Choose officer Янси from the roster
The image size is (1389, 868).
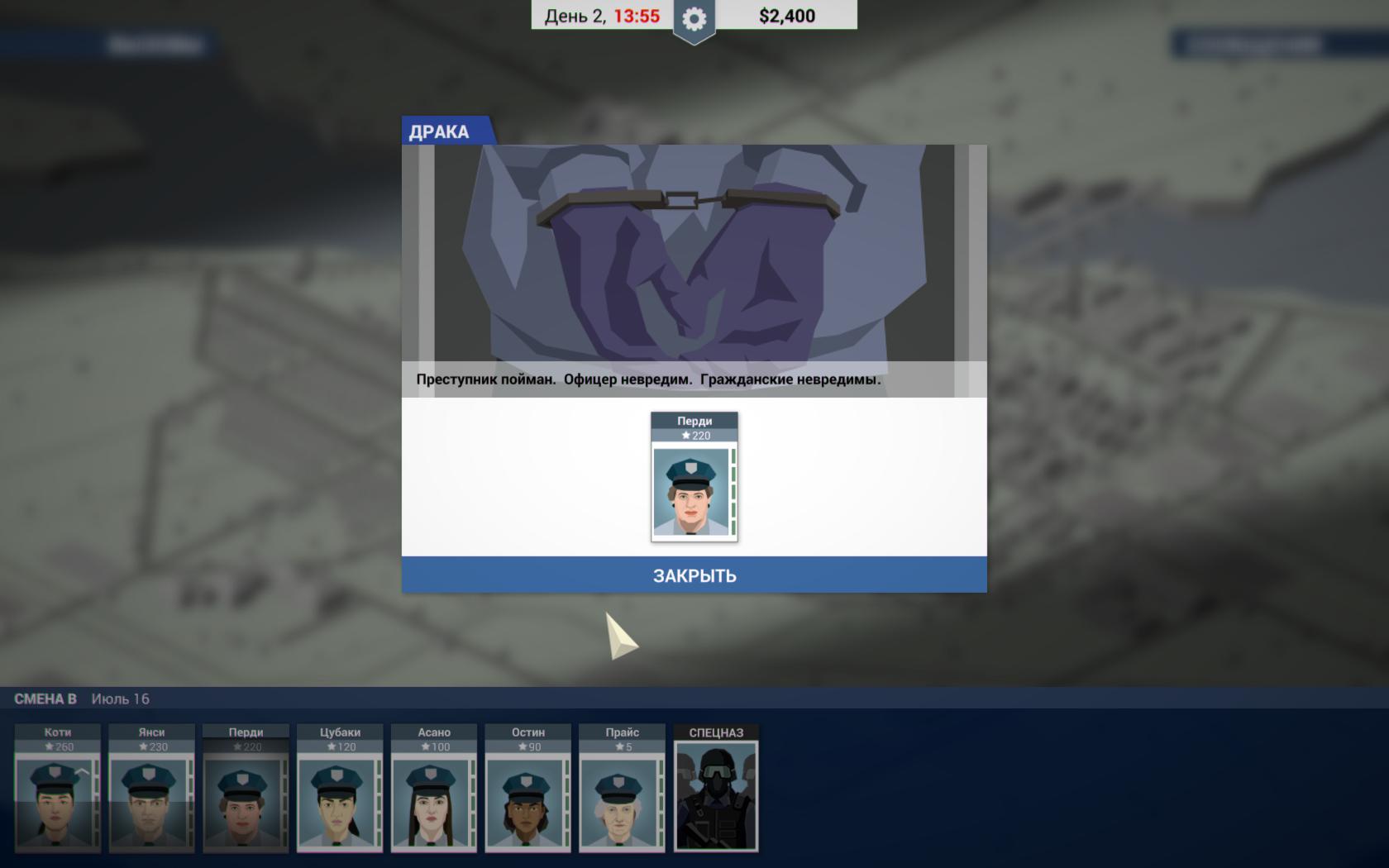(151, 789)
